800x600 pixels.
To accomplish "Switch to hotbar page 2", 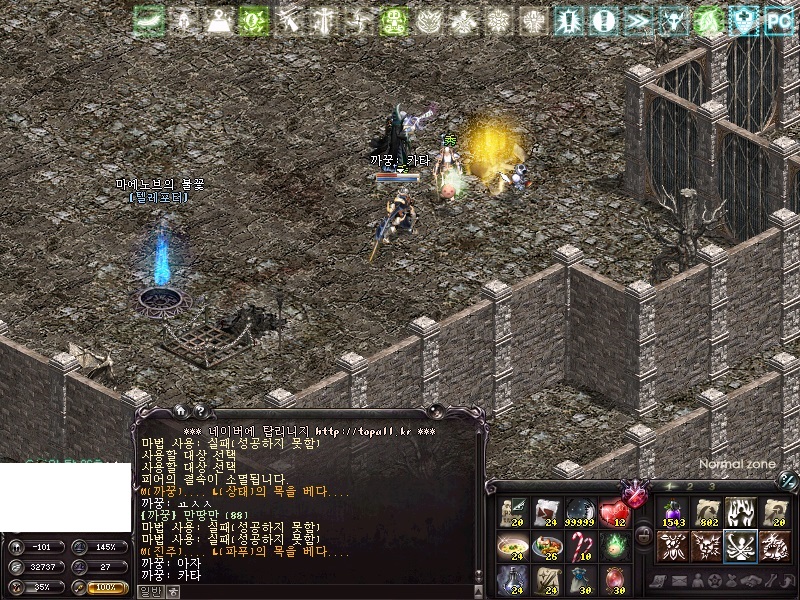I will click(690, 486).
